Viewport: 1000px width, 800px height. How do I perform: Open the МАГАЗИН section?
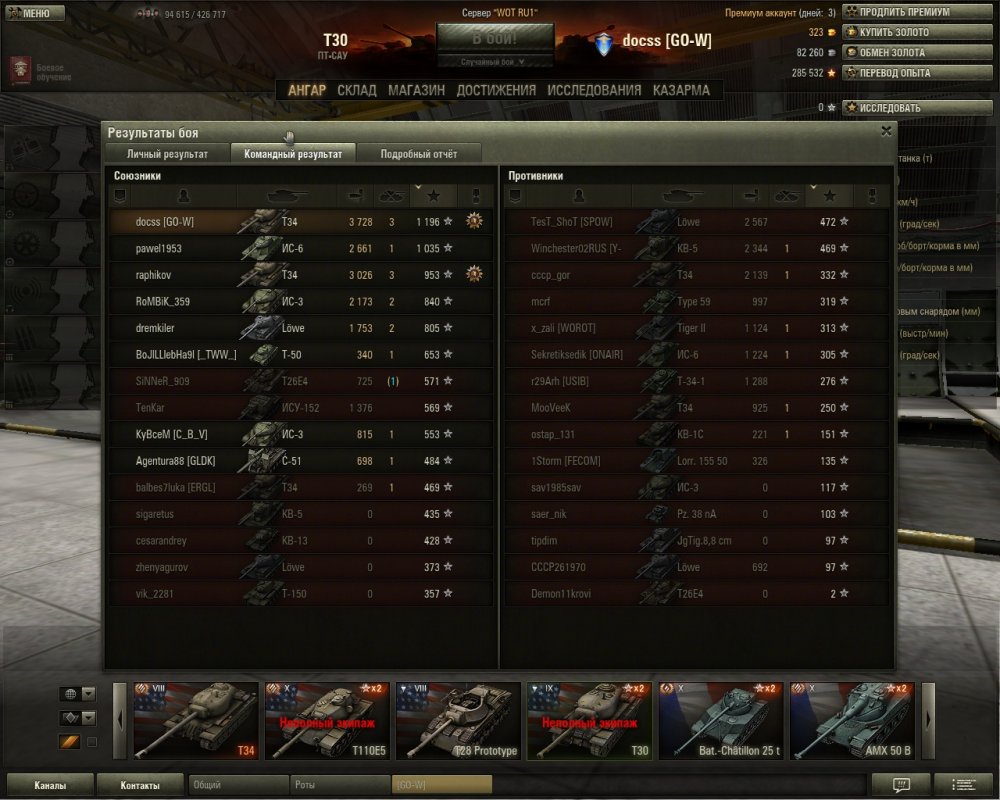416,90
